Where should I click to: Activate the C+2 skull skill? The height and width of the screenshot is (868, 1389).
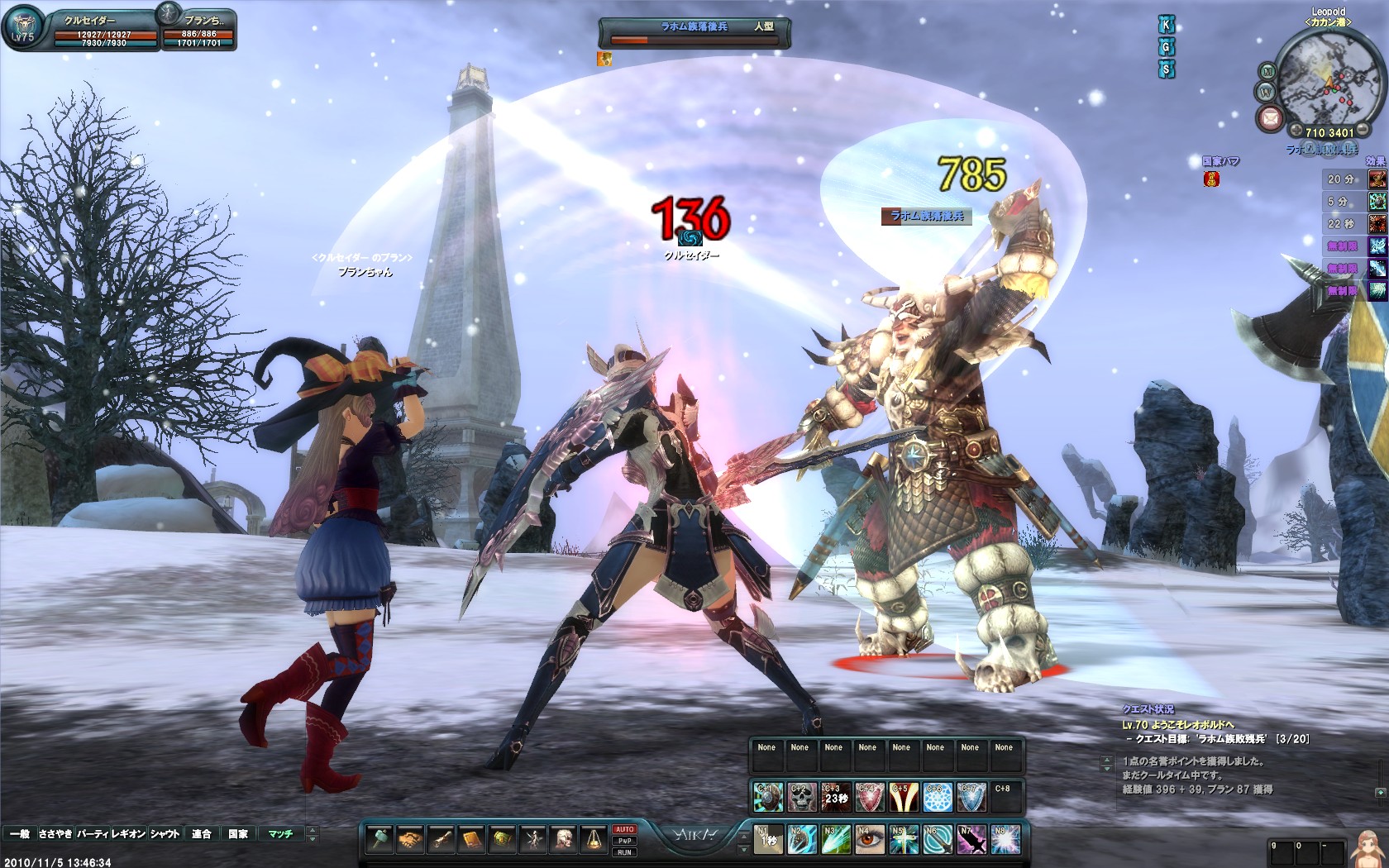pyautogui.click(x=801, y=798)
